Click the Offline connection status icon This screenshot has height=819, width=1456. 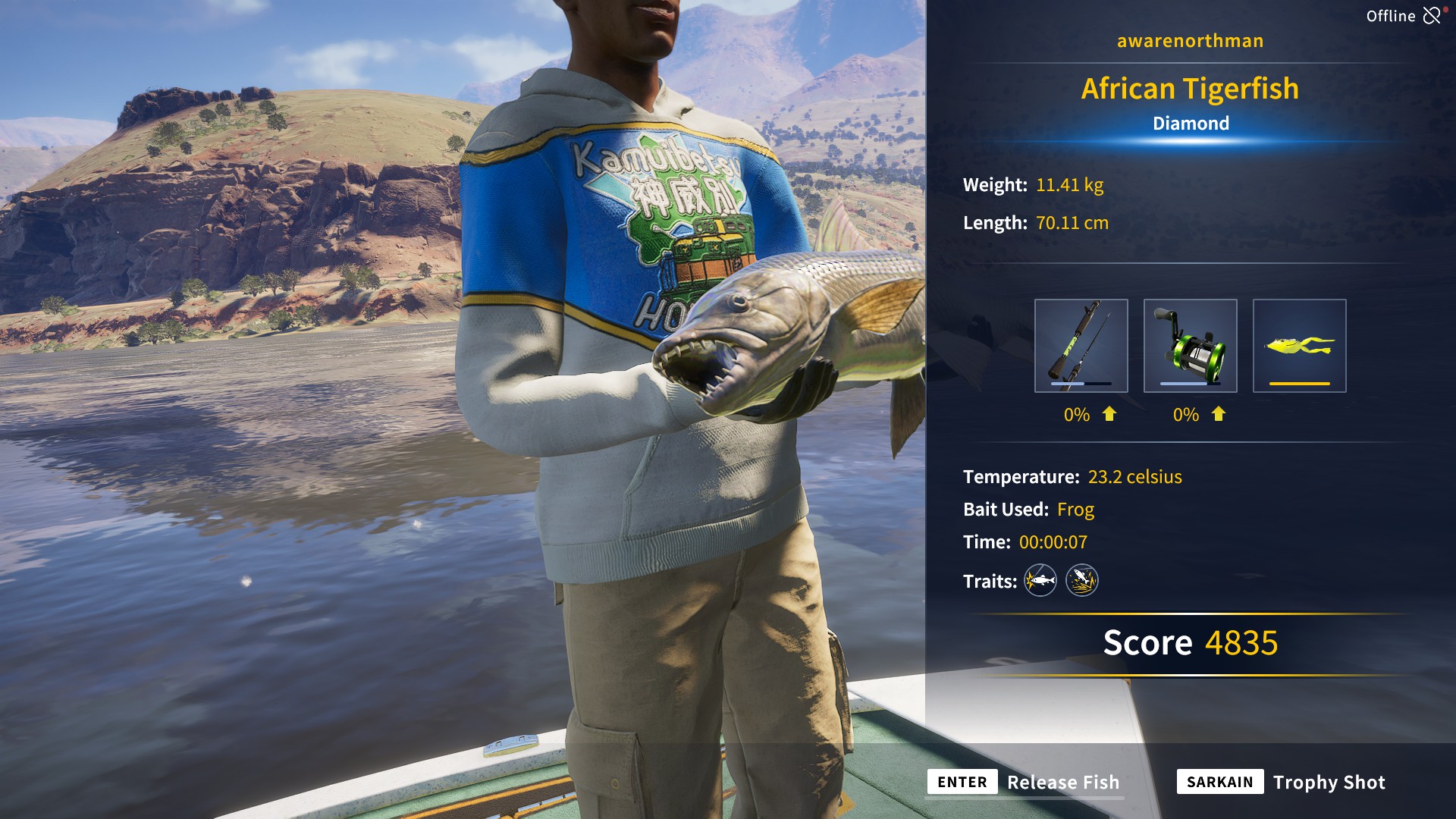click(x=1432, y=16)
